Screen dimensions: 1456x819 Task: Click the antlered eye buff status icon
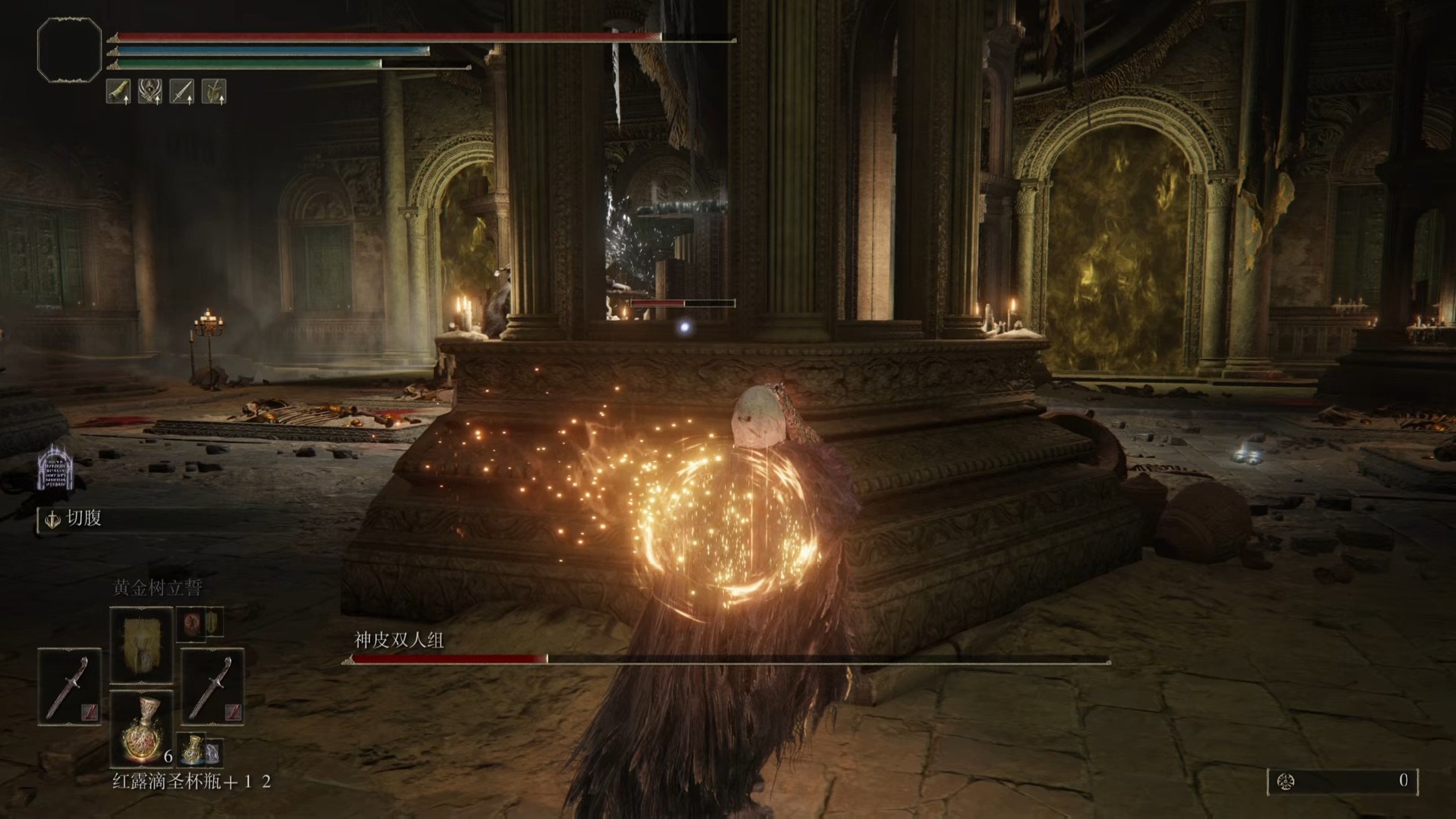pyautogui.click(x=150, y=92)
